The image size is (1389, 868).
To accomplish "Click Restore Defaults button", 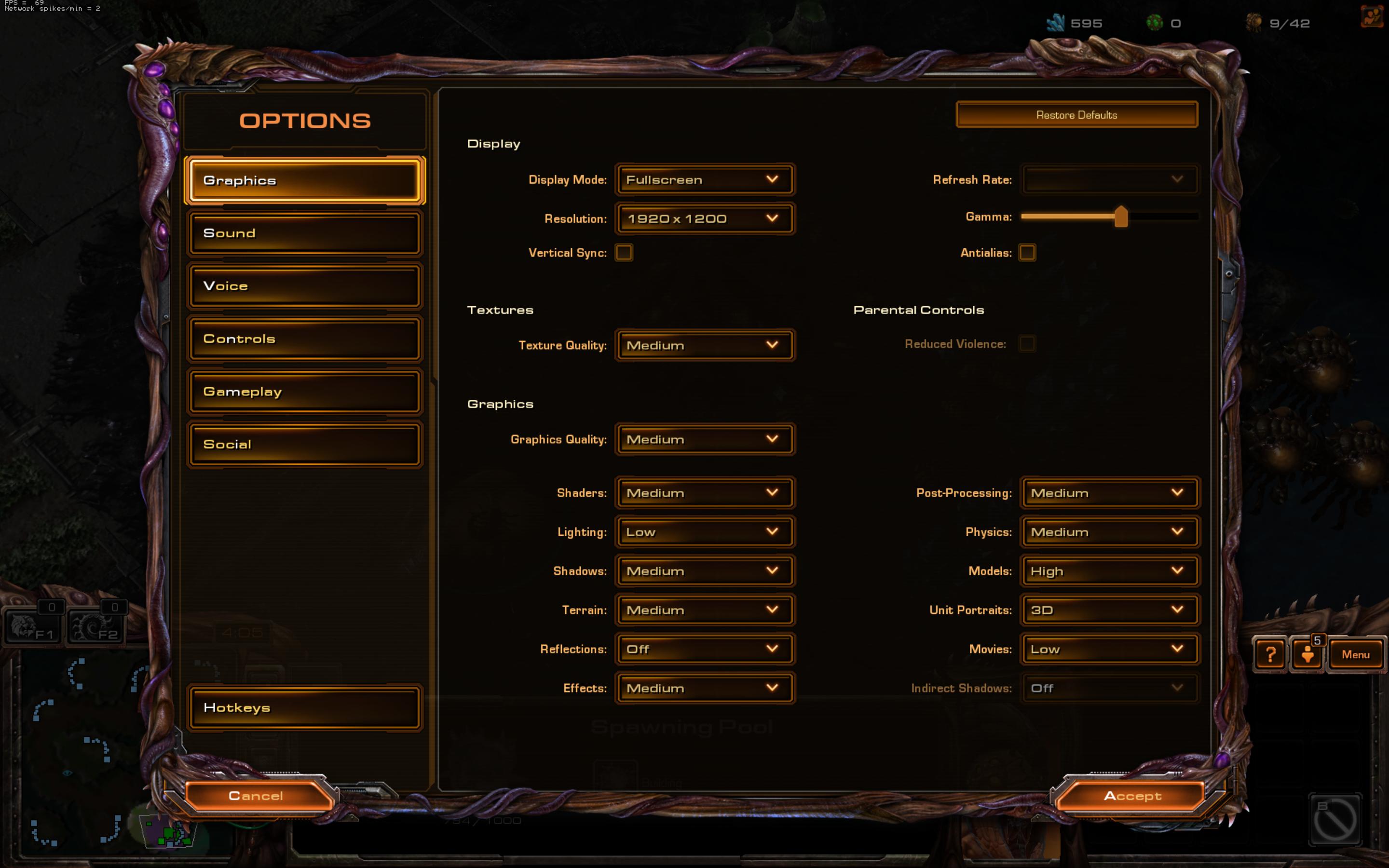I will 1076,115.
